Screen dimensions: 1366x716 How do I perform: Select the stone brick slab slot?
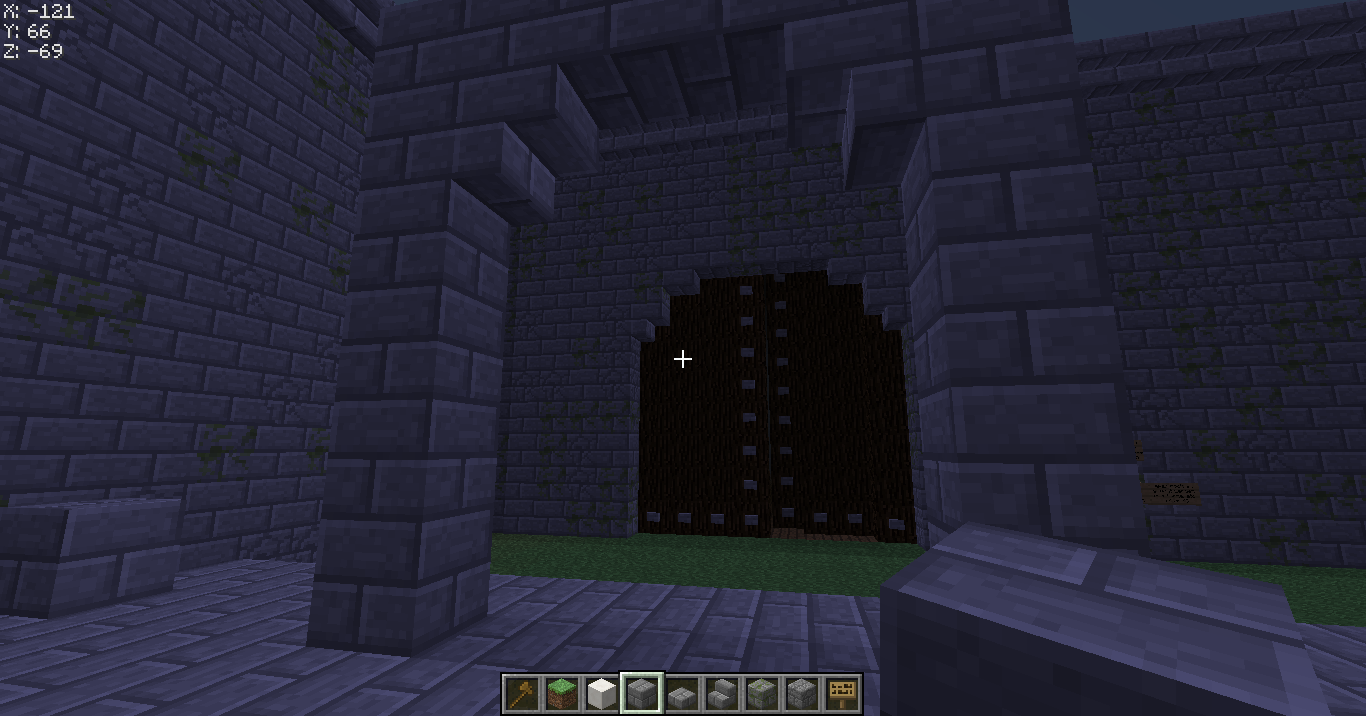tap(682, 693)
